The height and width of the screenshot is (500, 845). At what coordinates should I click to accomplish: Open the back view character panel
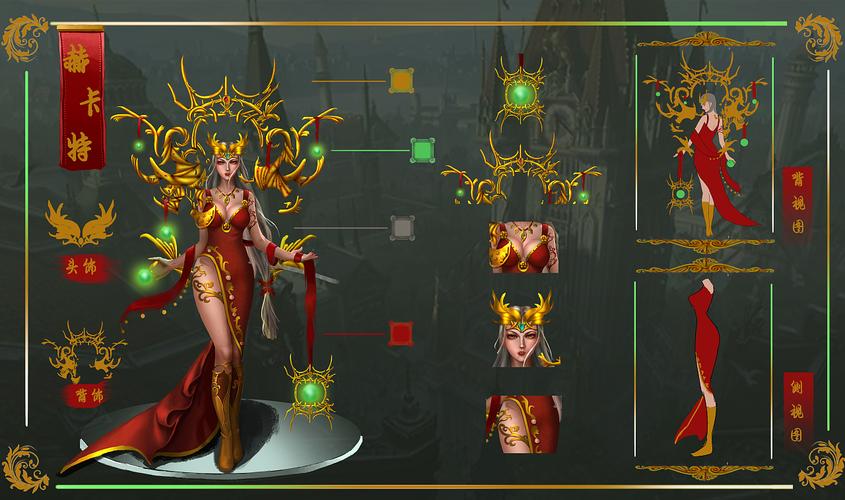pos(705,145)
